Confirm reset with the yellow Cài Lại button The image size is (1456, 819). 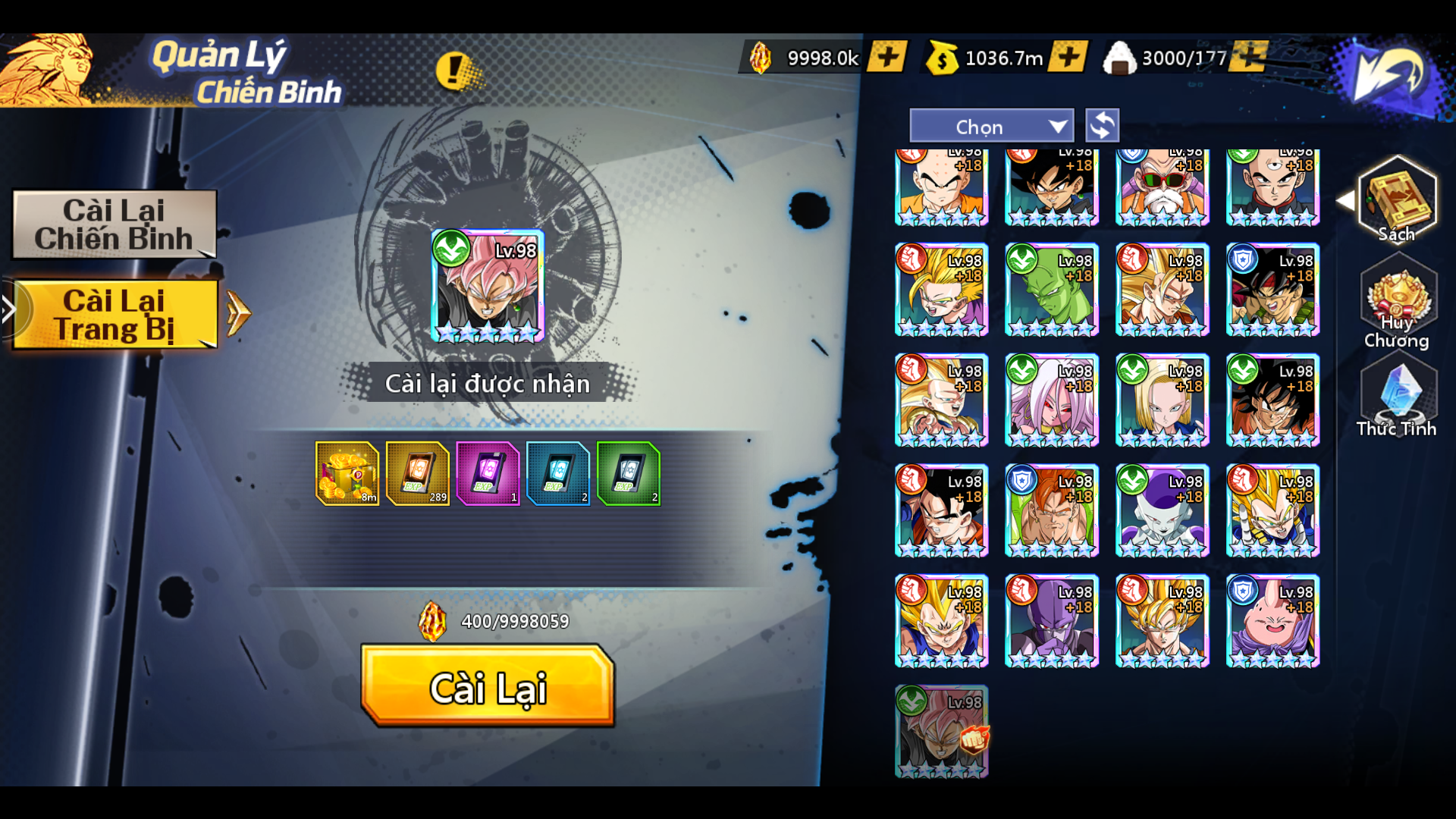pos(488,686)
